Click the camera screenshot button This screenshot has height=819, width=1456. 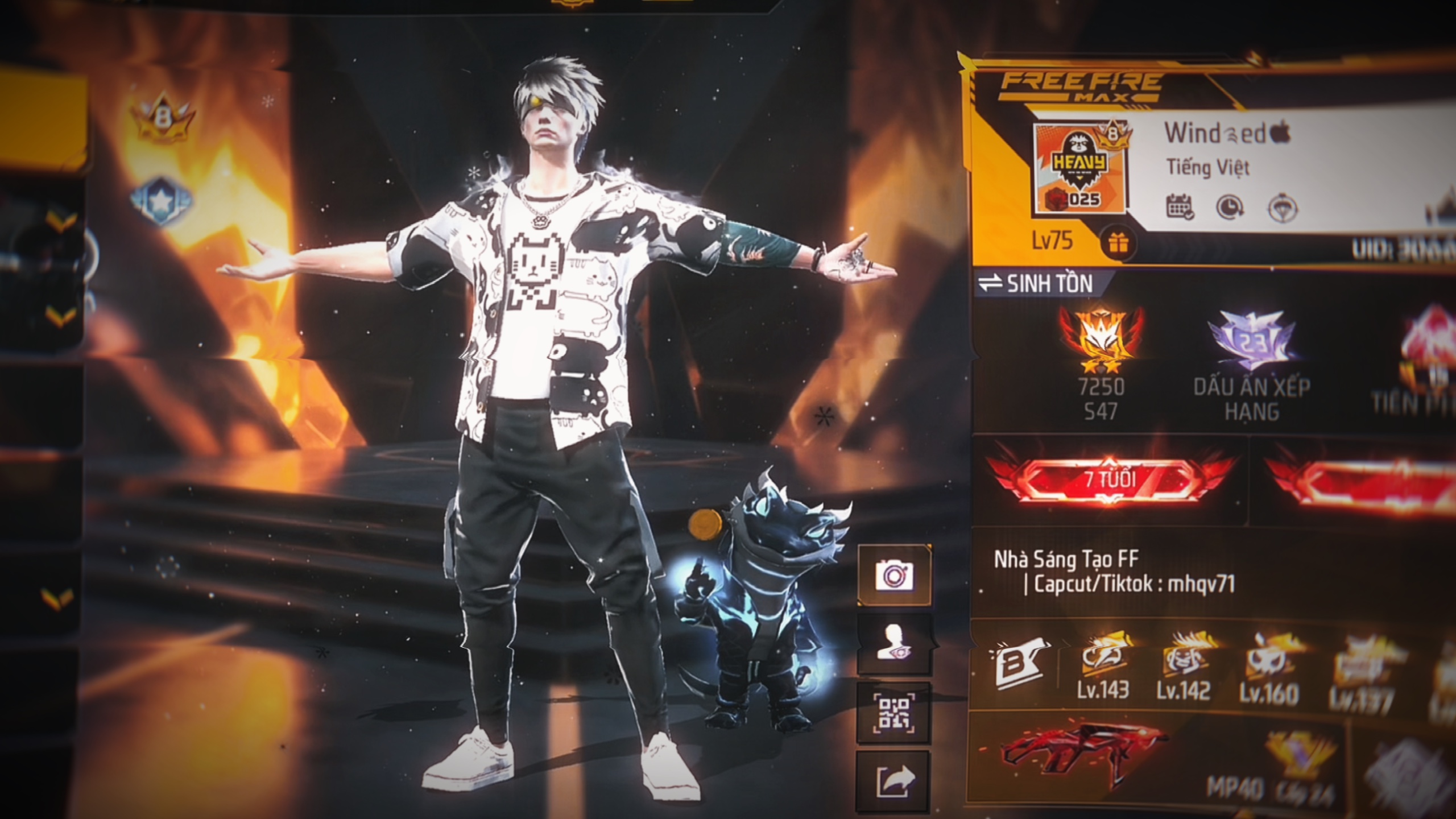(x=894, y=575)
